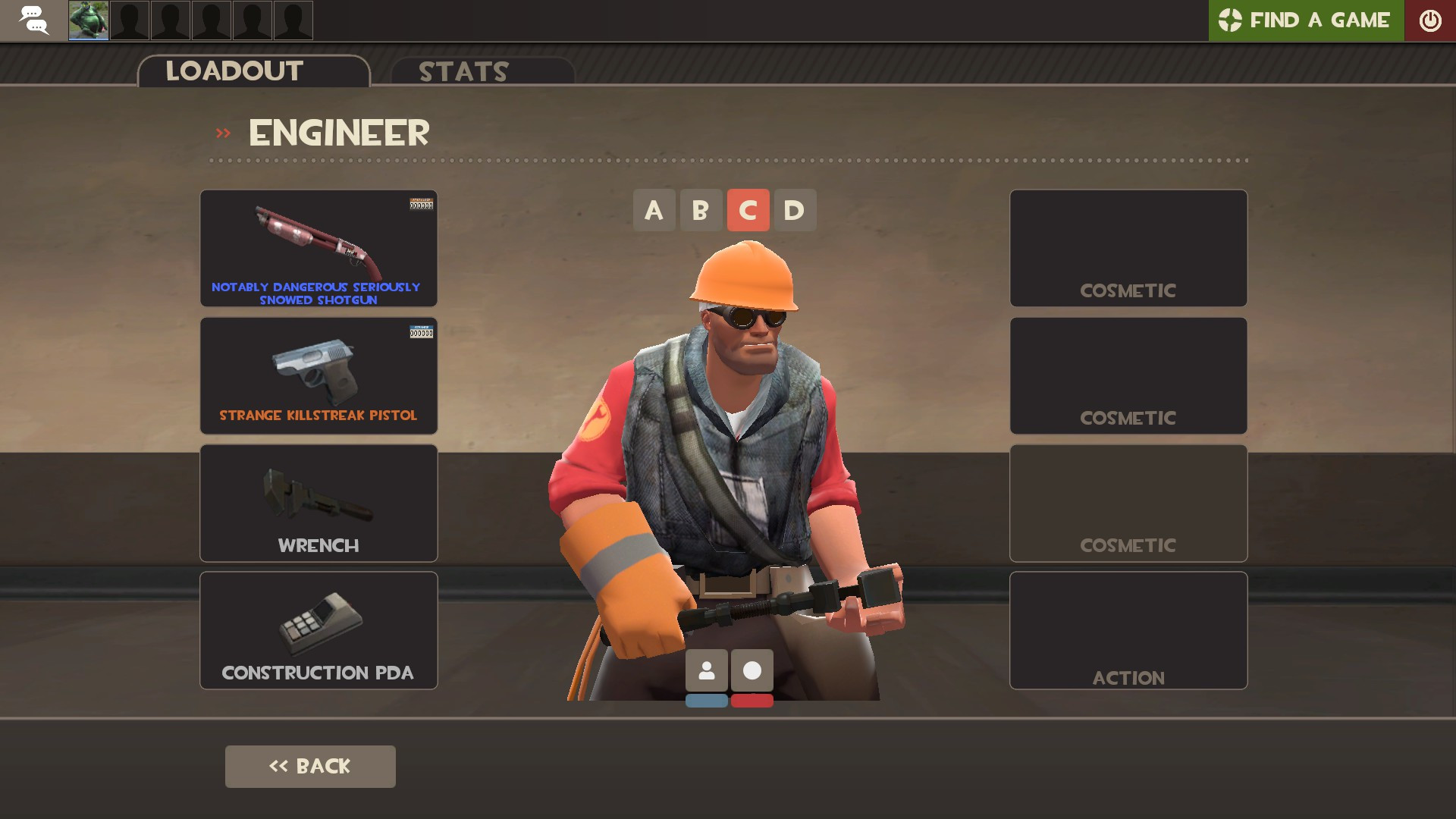This screenshot has height=819, width=1456.
Task: Click the BACK button
Action: click(x=309, y=766)
